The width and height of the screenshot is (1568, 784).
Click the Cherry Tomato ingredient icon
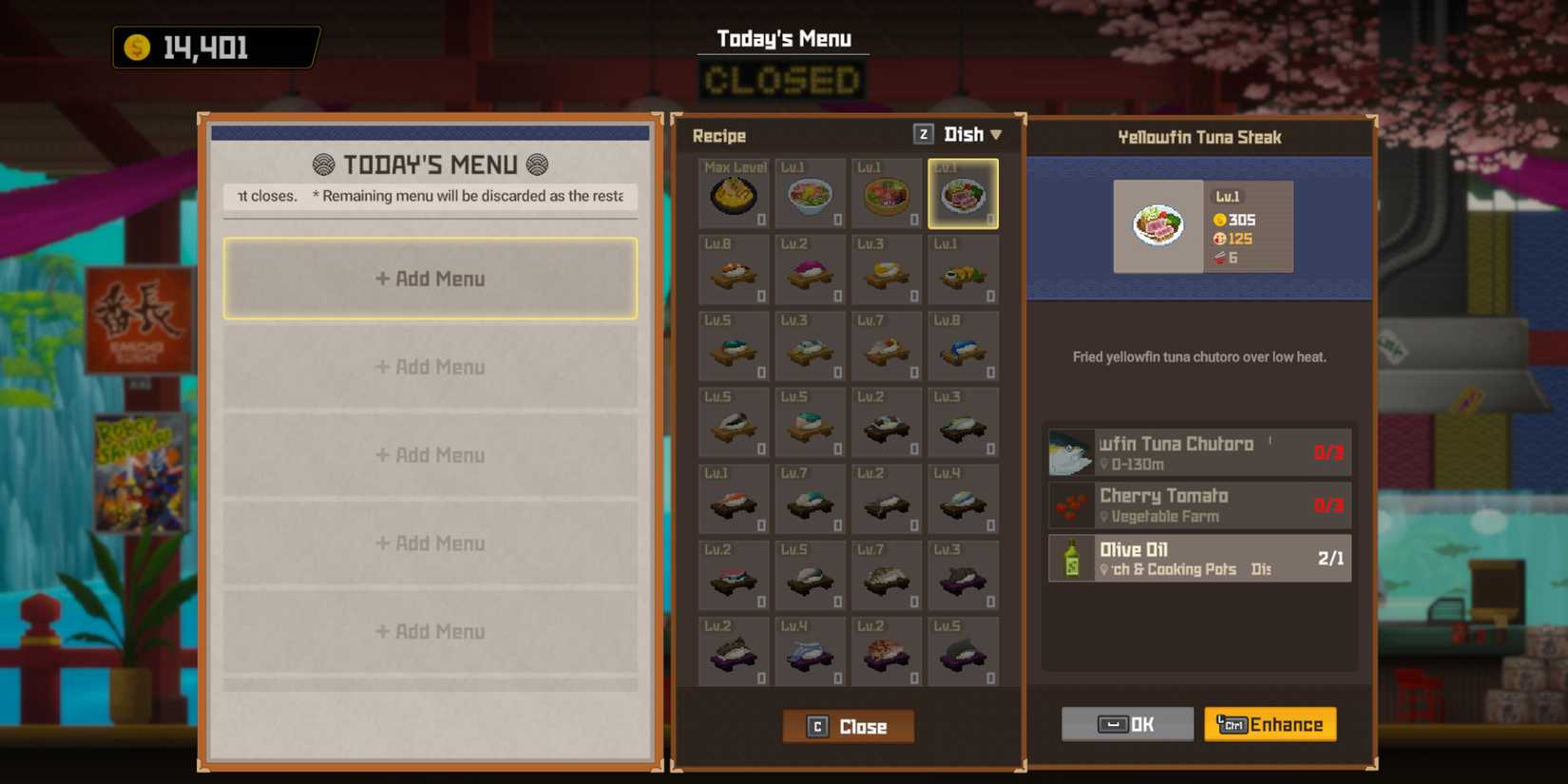click(x=1072, y=505)
